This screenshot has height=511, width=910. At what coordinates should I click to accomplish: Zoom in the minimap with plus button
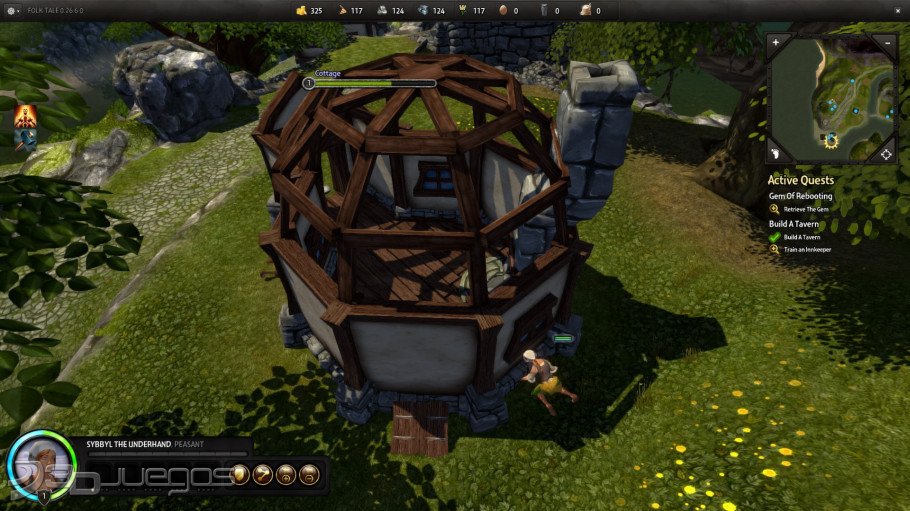pyautogui.click(x=776, y=43)
